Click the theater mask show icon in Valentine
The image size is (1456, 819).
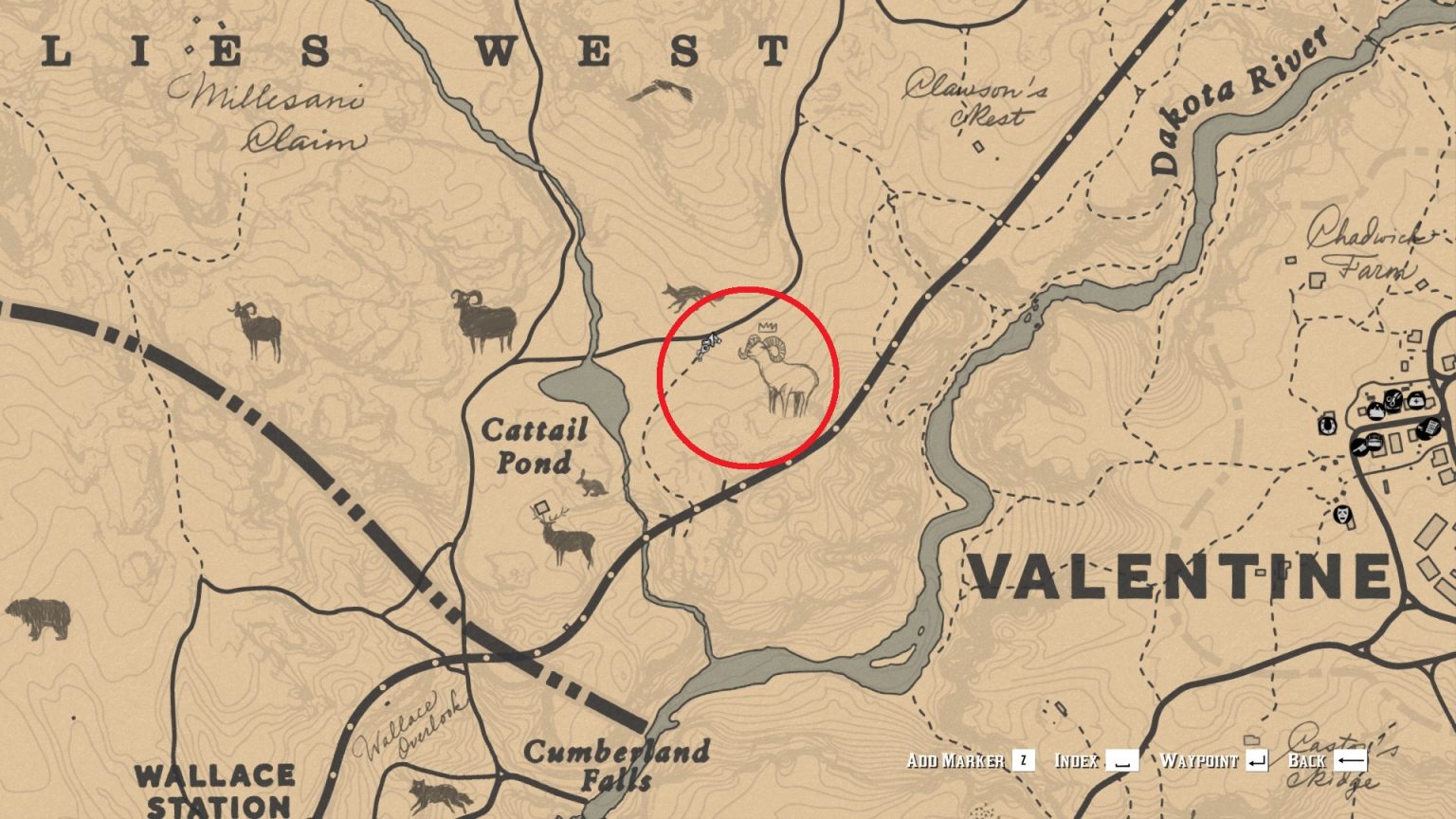[x=1342, y=516]
